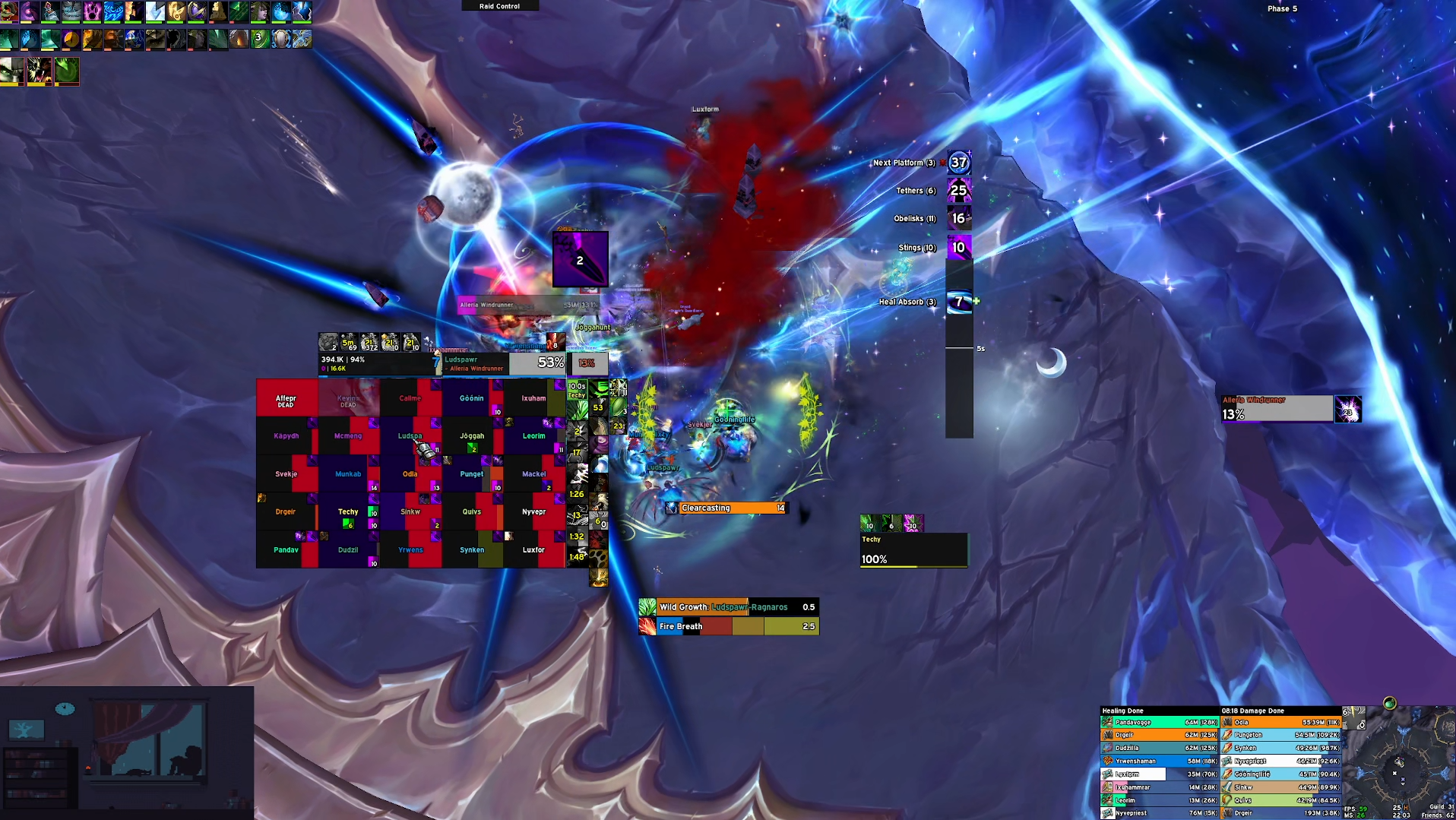Click the Tethers timer icon
This screenshot has height=820, width=1456.
959,190
